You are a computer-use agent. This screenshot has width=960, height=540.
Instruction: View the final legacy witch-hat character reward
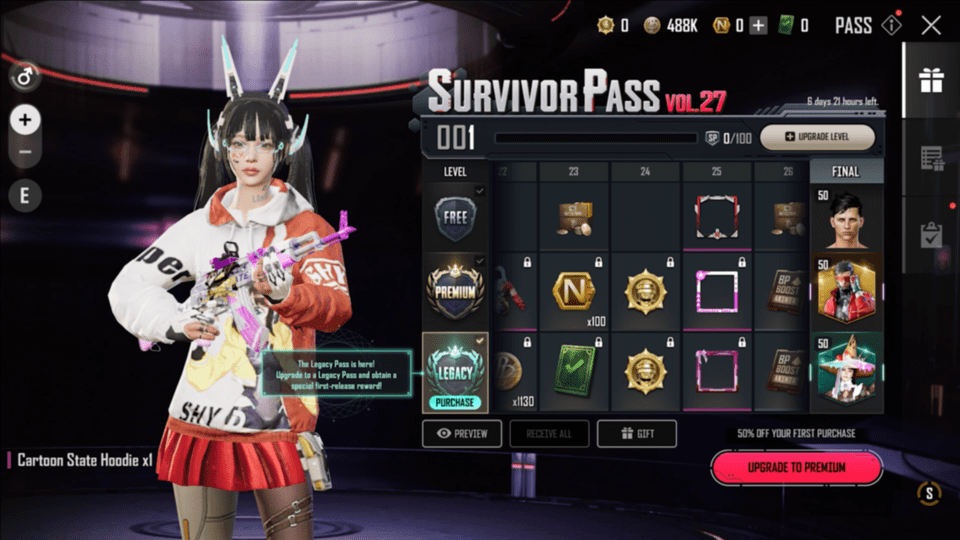pyautogui.click(x=846, y=372)
